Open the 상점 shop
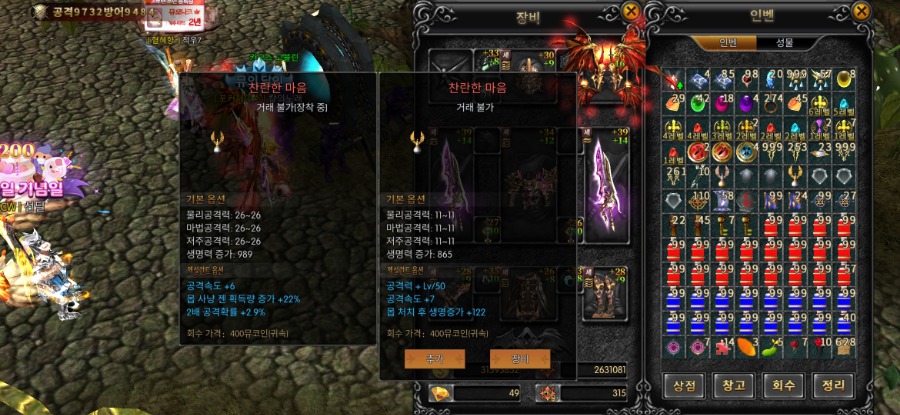The width and height of the screenshot is (900, 415). [x=685, y=386]
